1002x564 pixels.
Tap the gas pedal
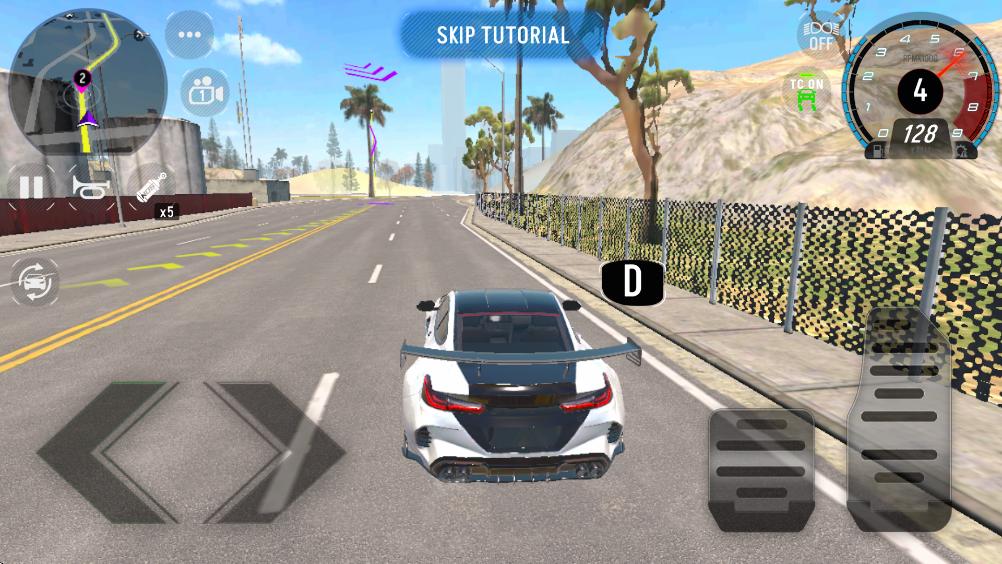(x=899, y=420)
